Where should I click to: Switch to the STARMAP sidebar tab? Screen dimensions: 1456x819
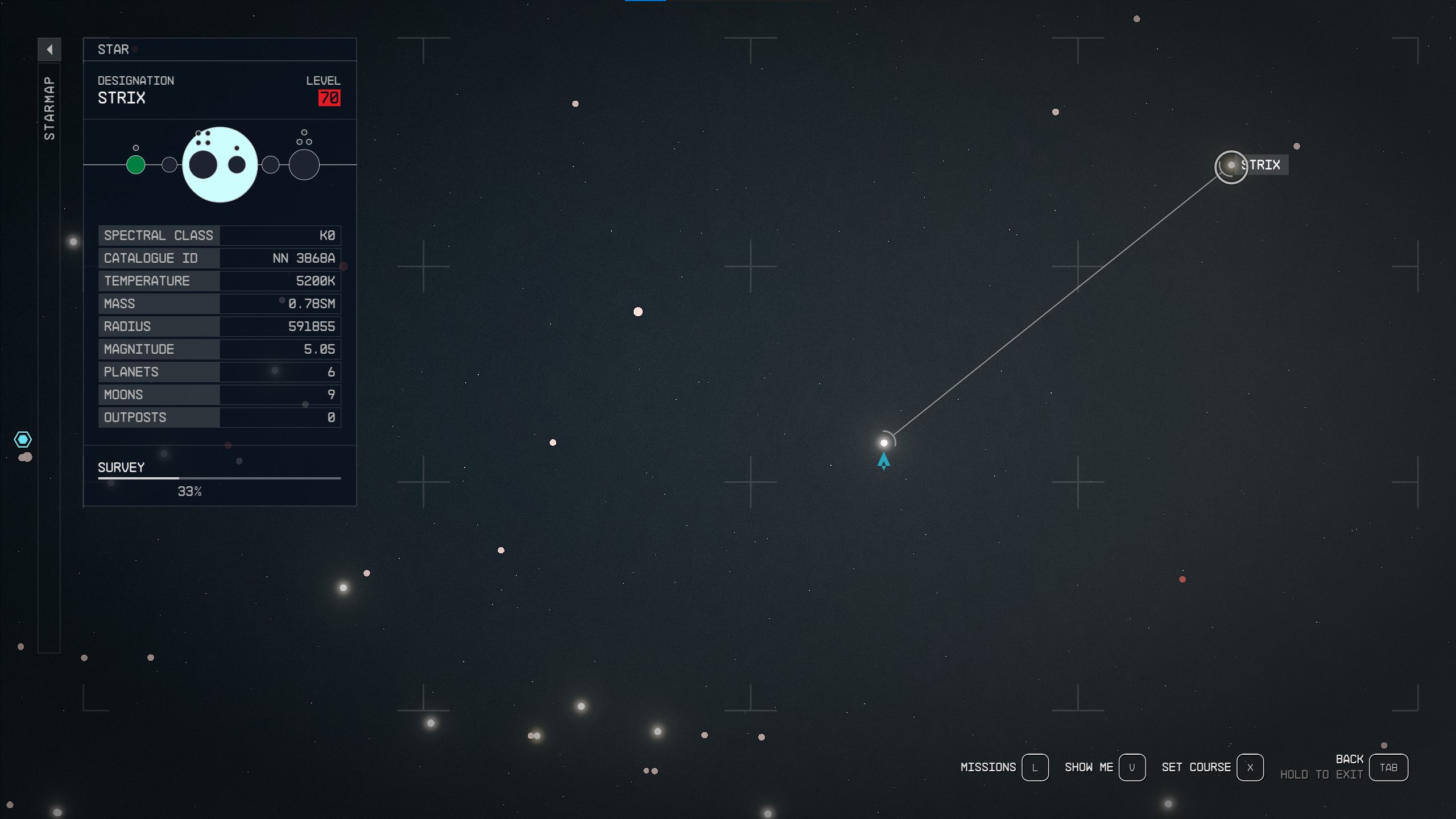[49, 105]
